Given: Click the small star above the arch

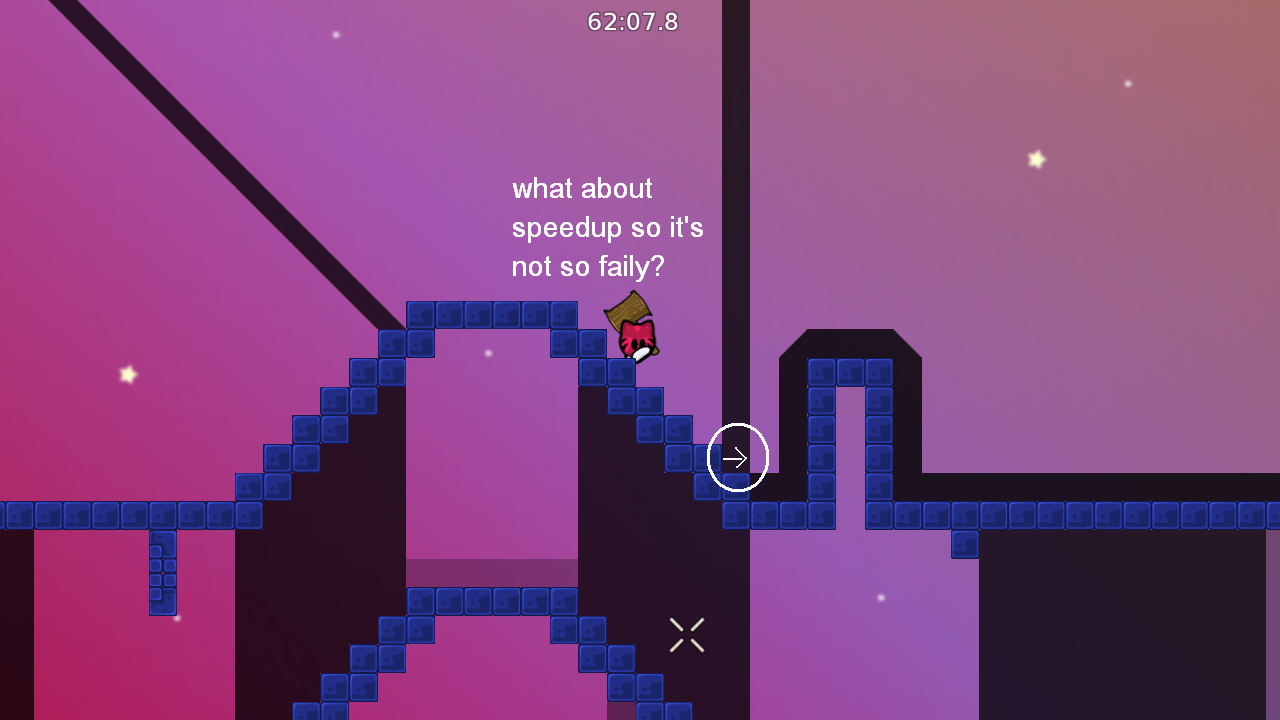Looking at the screenshot, I should [488, 351].
